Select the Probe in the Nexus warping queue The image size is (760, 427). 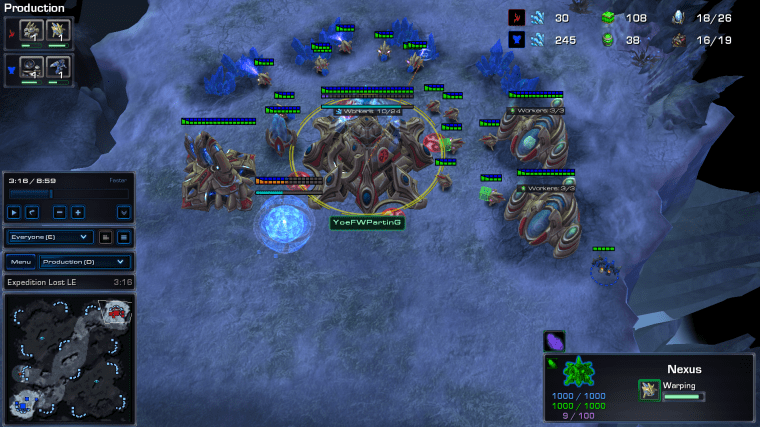648,388
